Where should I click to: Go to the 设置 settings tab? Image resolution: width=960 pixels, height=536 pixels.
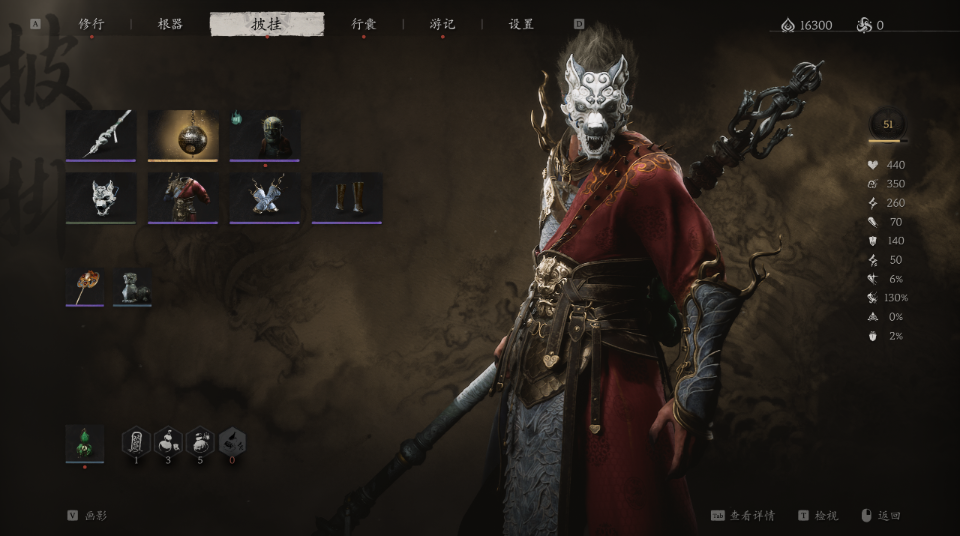pos(521,24)
